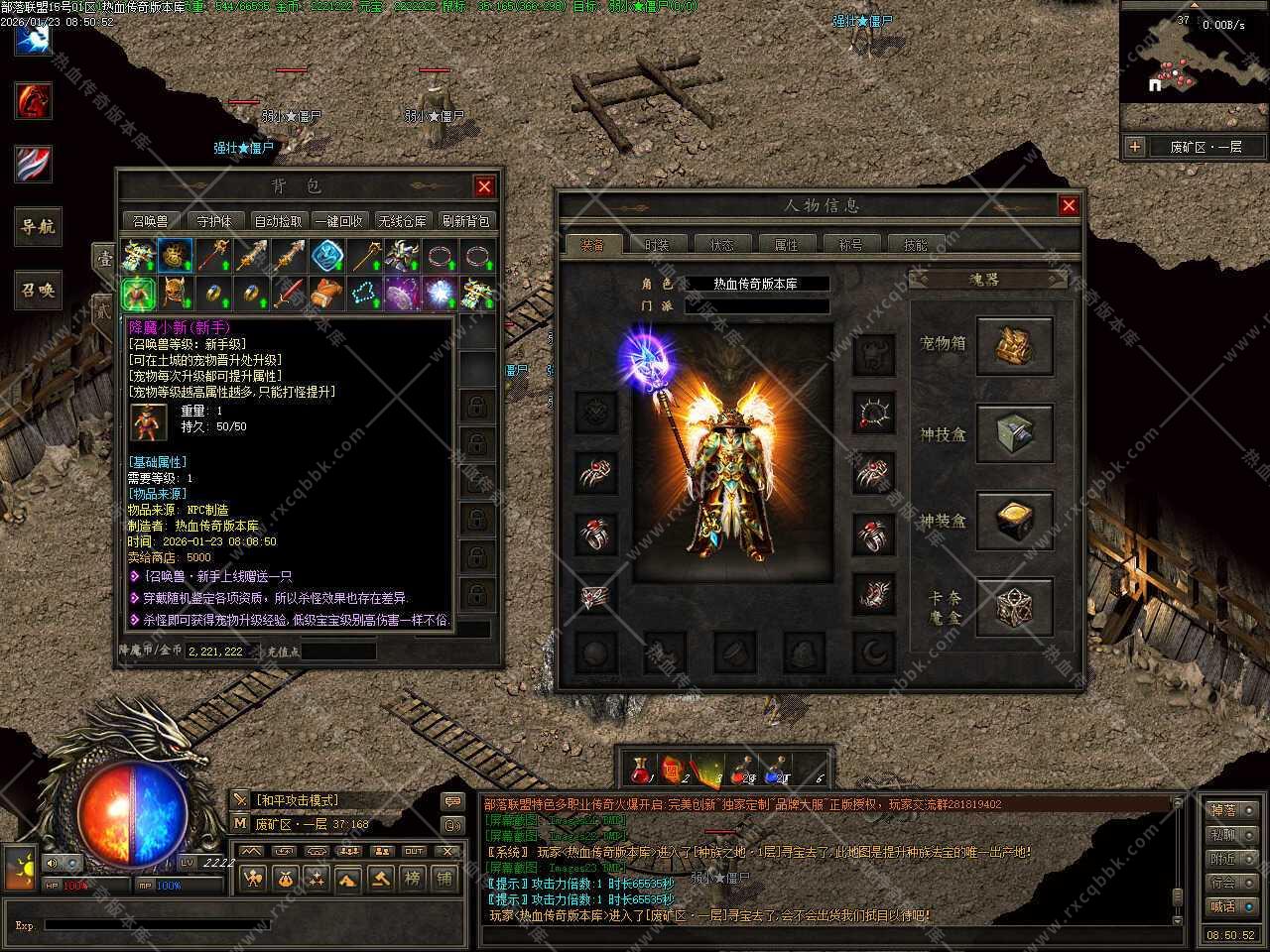The height and width of the screenshot is (952, 1270).
Task: Open the 神技盒 skill box
Action: pyautogui.click(x=1014, y=434)
